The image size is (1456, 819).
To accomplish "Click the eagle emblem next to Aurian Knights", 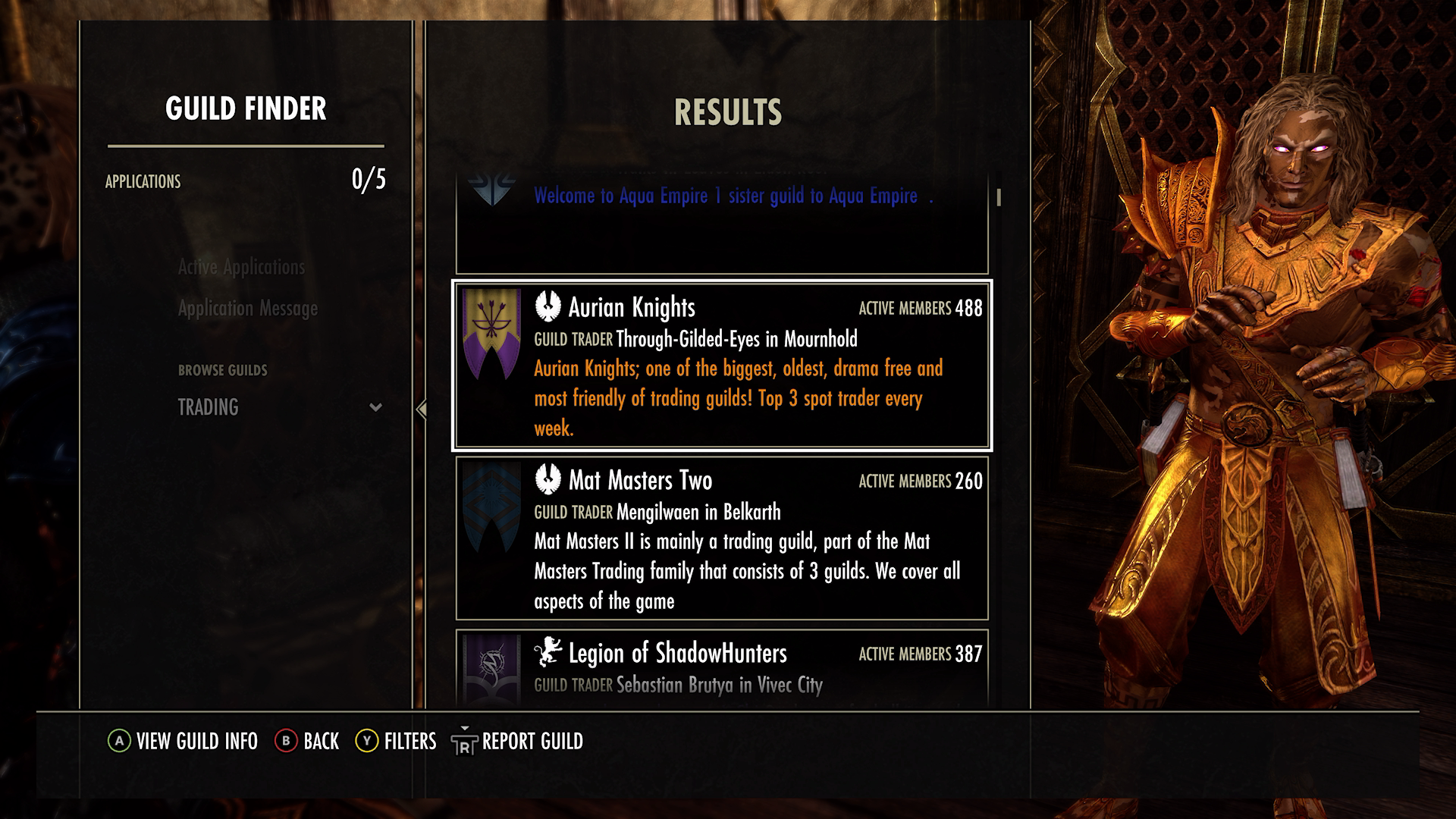I will [548, 306].
